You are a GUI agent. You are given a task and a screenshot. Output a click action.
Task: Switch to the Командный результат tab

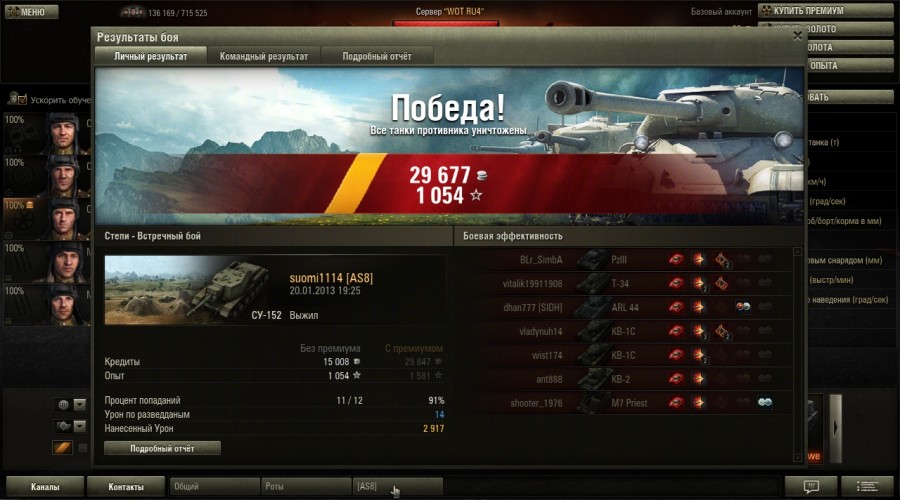pyautogui.click(x=264, y=57)
